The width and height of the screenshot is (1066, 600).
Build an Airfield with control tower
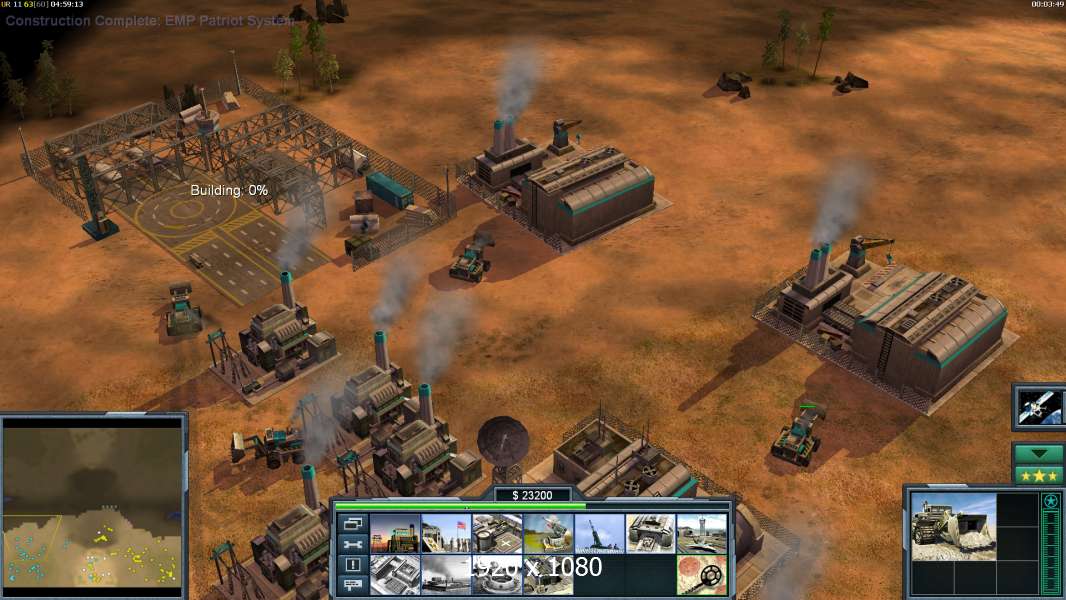tap(701, 533)
